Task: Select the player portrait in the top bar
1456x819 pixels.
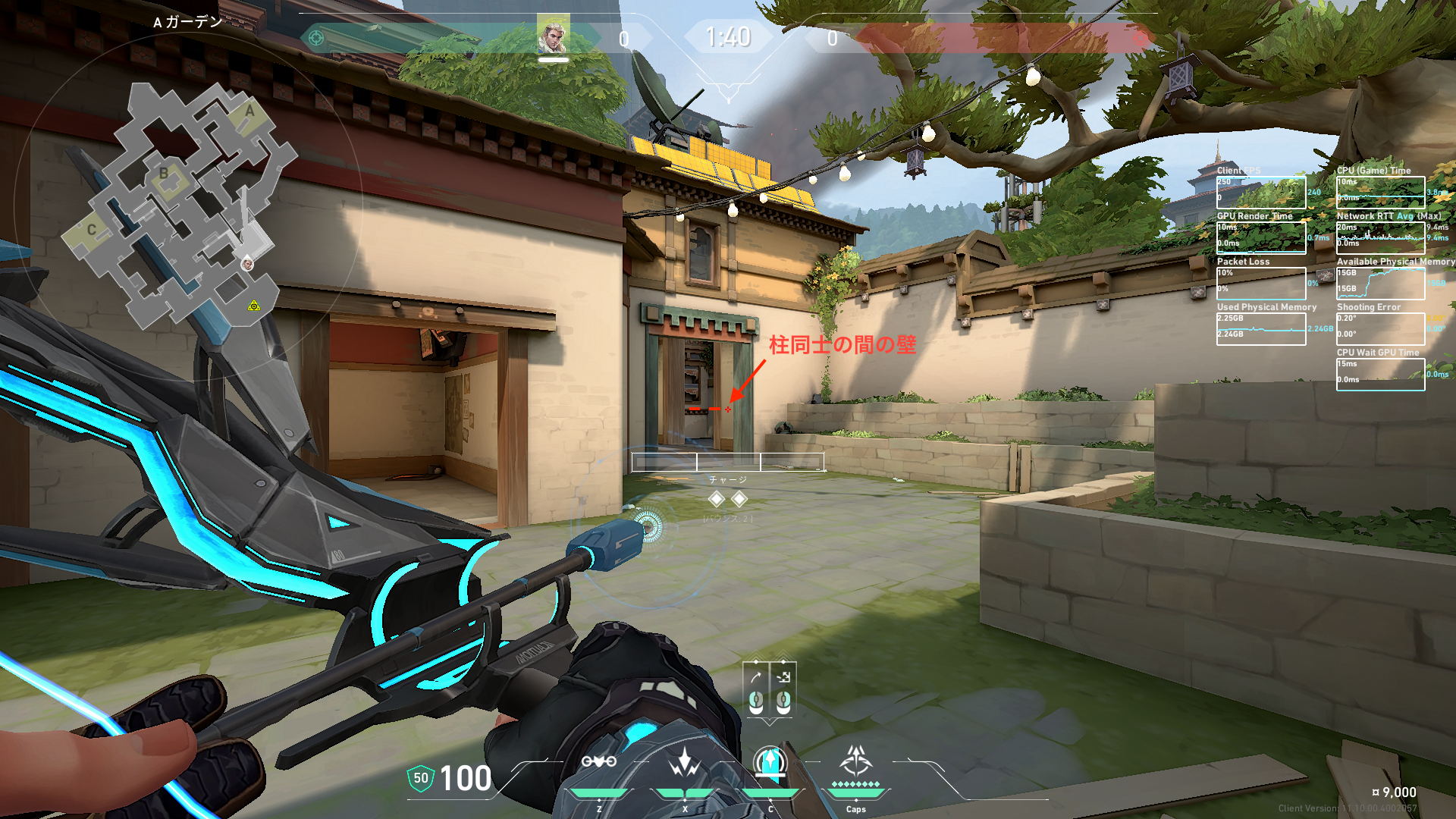Action: coord(553,36)
